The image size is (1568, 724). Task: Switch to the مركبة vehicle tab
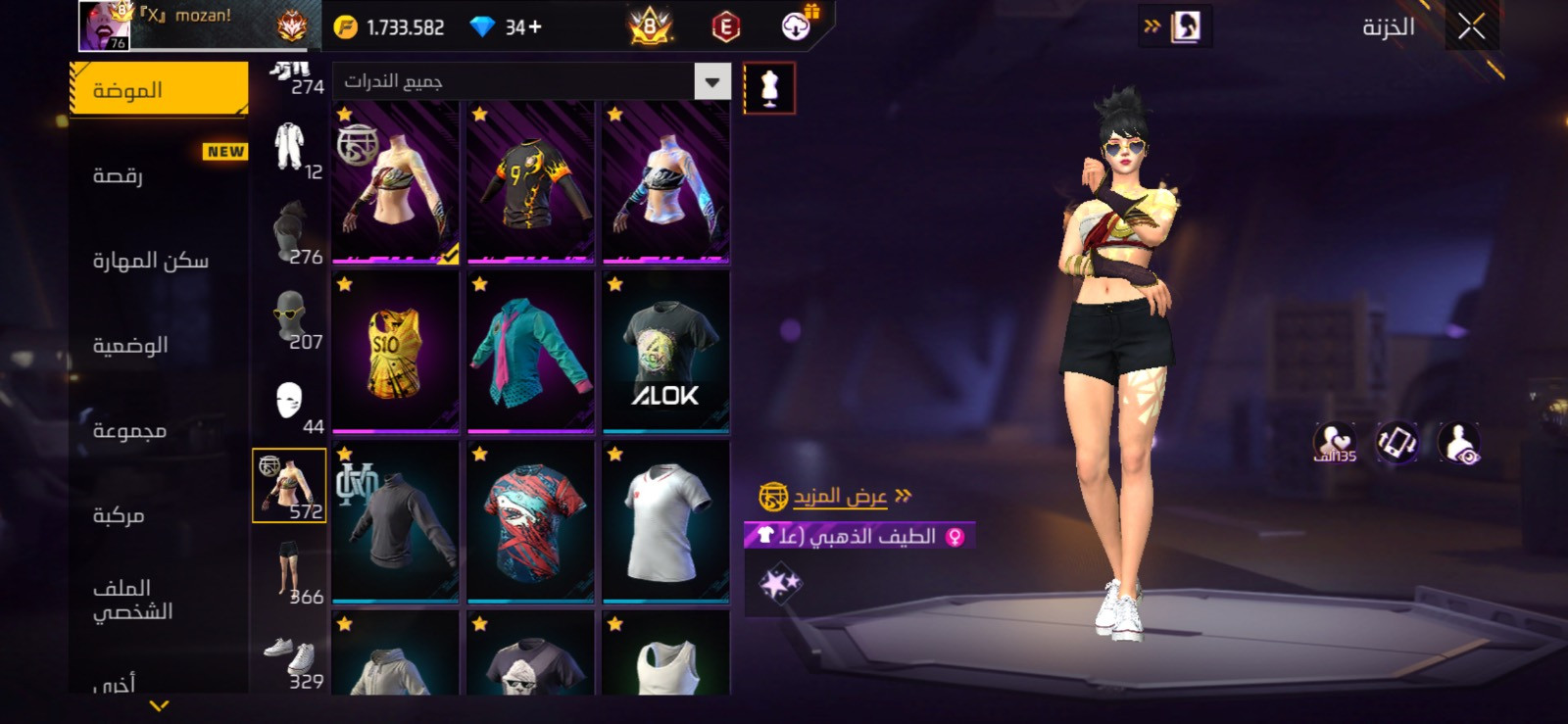point(159,515)
